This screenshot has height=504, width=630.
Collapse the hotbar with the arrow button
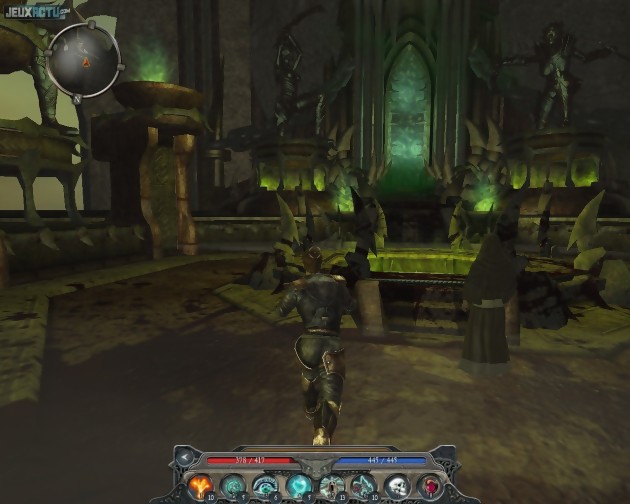(x=184, y=459)
